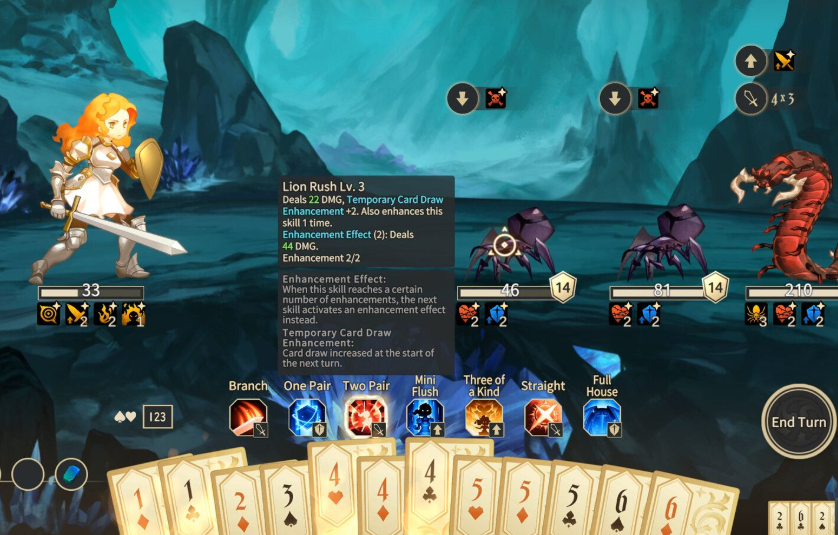This screenshot has height=535, width=838.
Task: Choose the Three of a Kind skill
Action: (x=484, y=417)
